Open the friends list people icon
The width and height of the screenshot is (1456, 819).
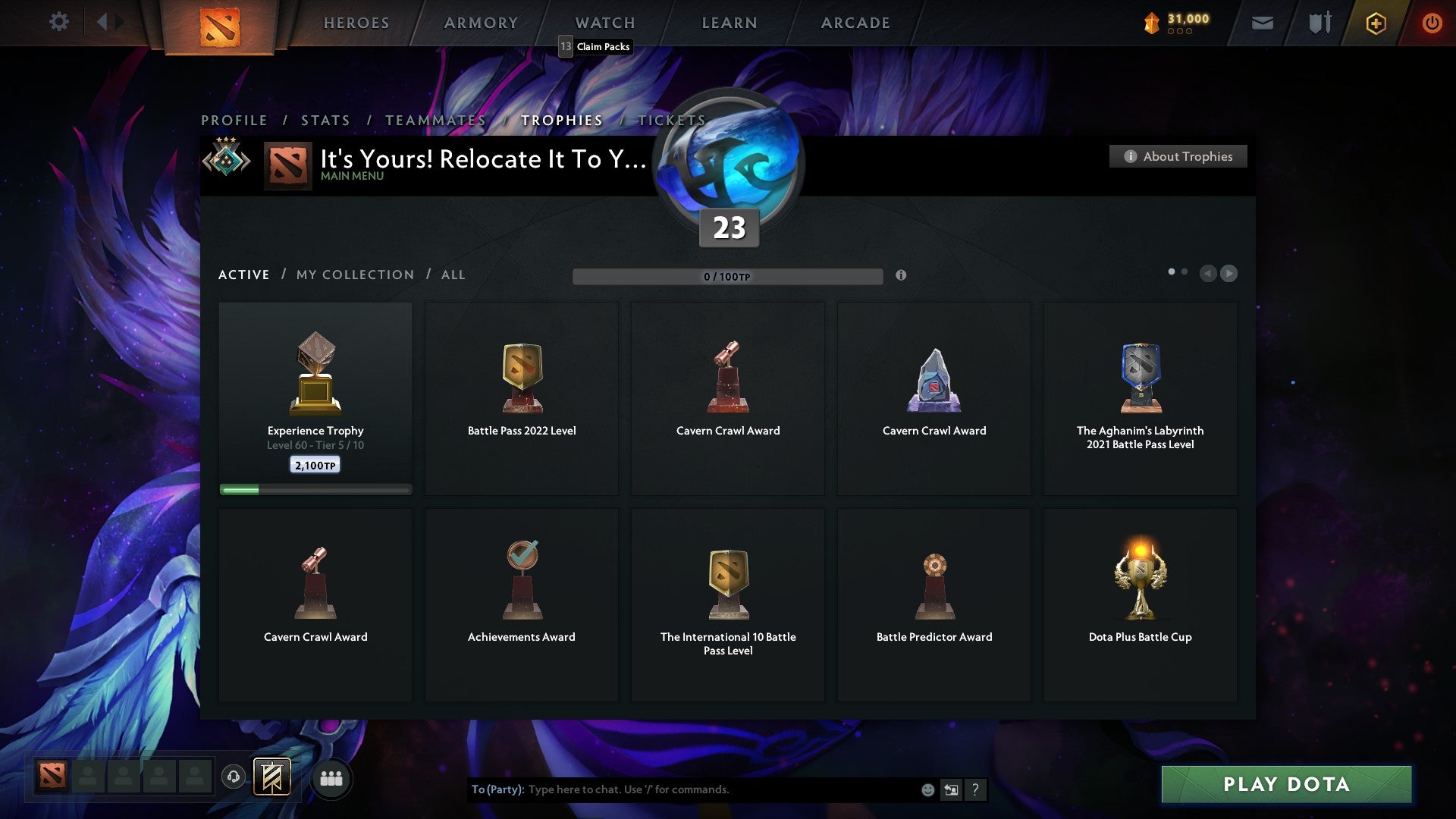(331, 778)
